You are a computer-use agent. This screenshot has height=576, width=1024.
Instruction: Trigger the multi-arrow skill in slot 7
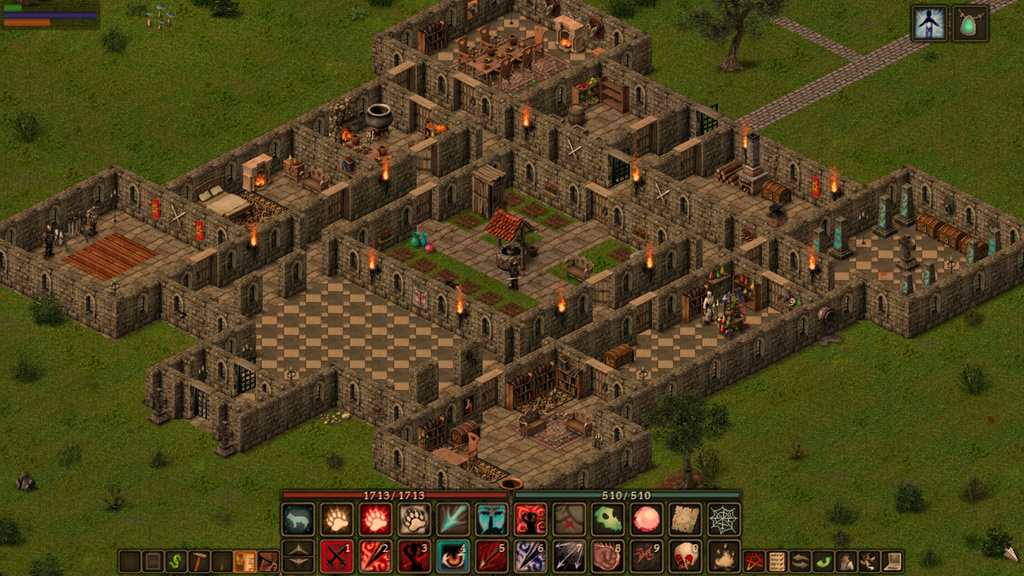569,556
